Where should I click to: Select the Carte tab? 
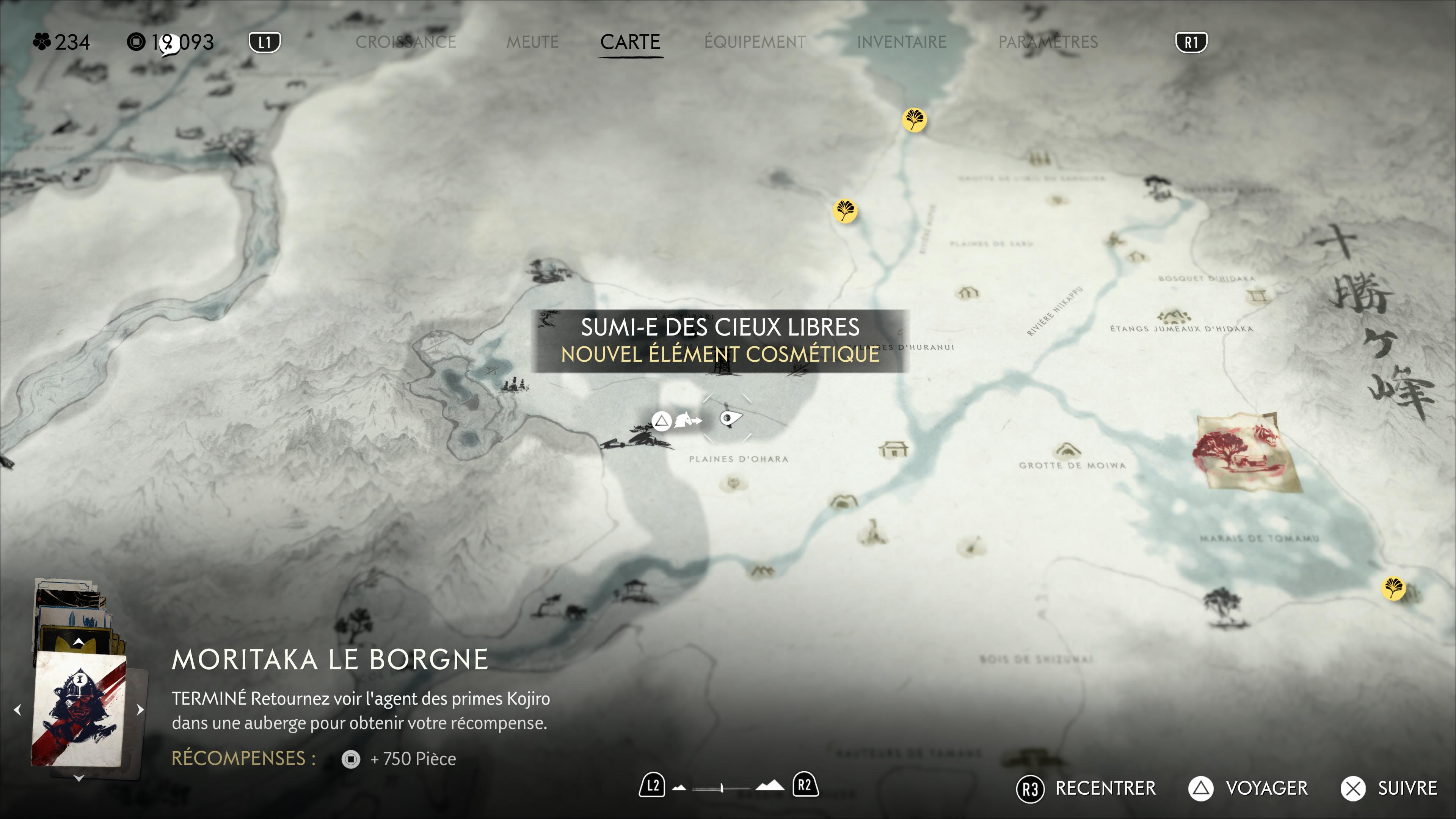(x=630, y=42)
